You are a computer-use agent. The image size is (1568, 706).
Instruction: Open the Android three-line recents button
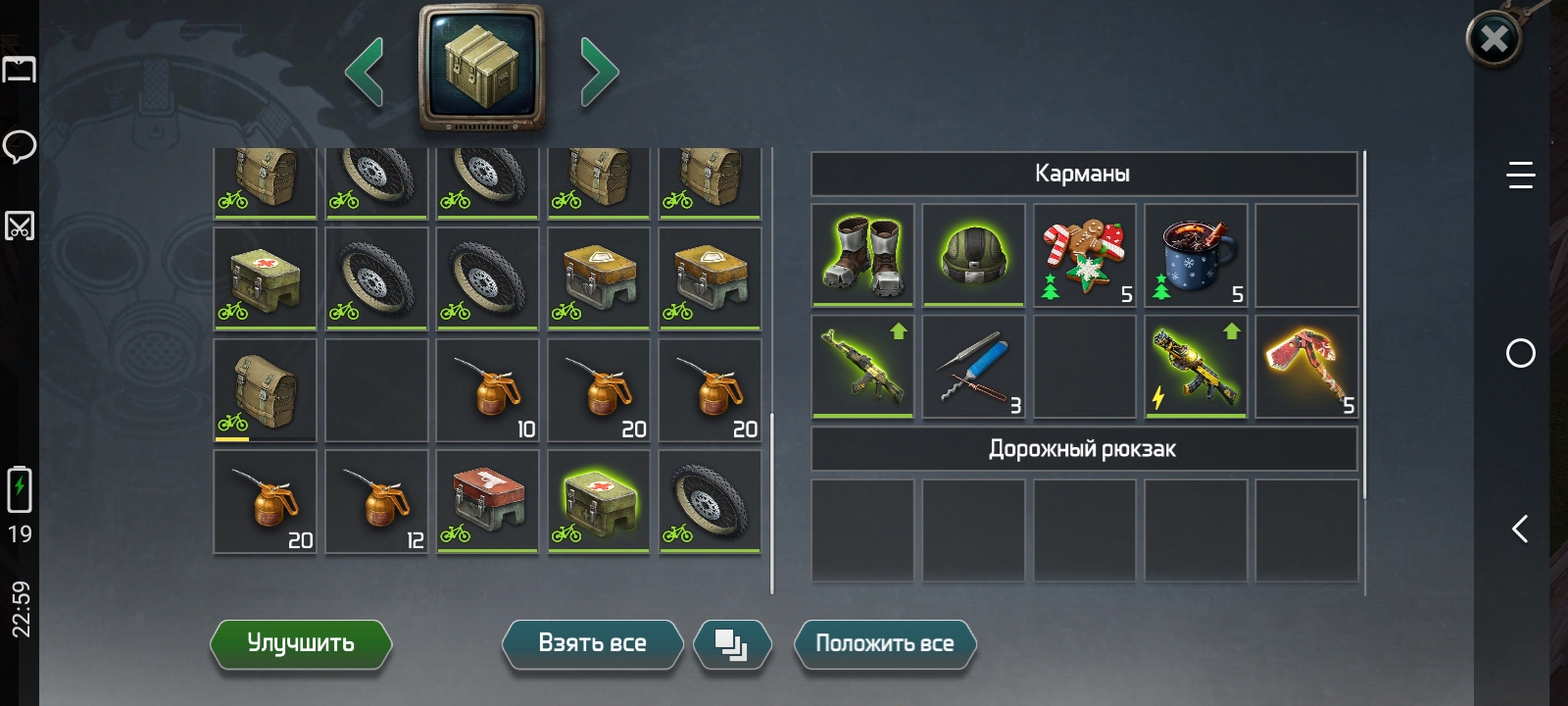click(x=1520, y=176)
